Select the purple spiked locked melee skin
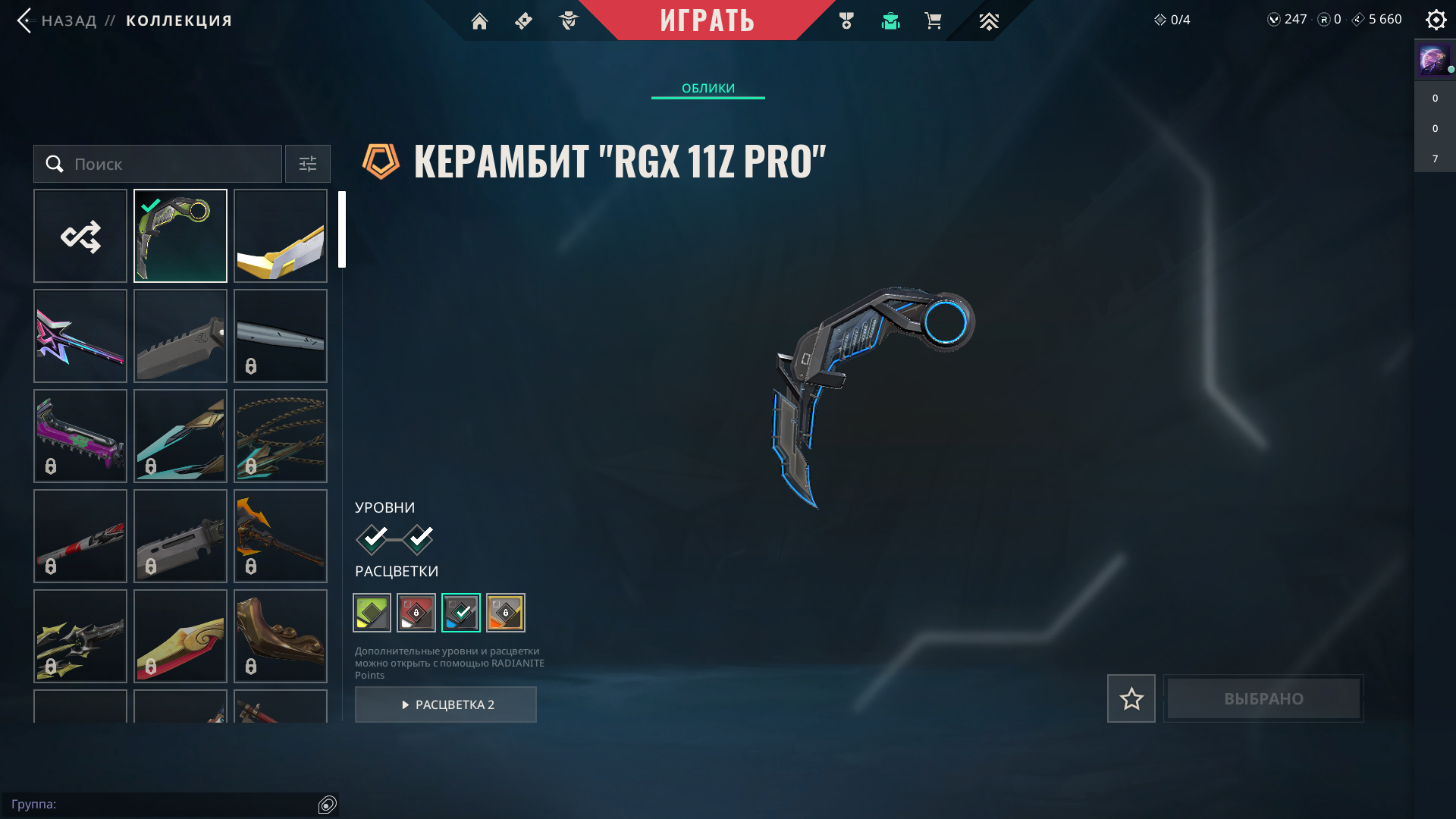 coord(80,436)
